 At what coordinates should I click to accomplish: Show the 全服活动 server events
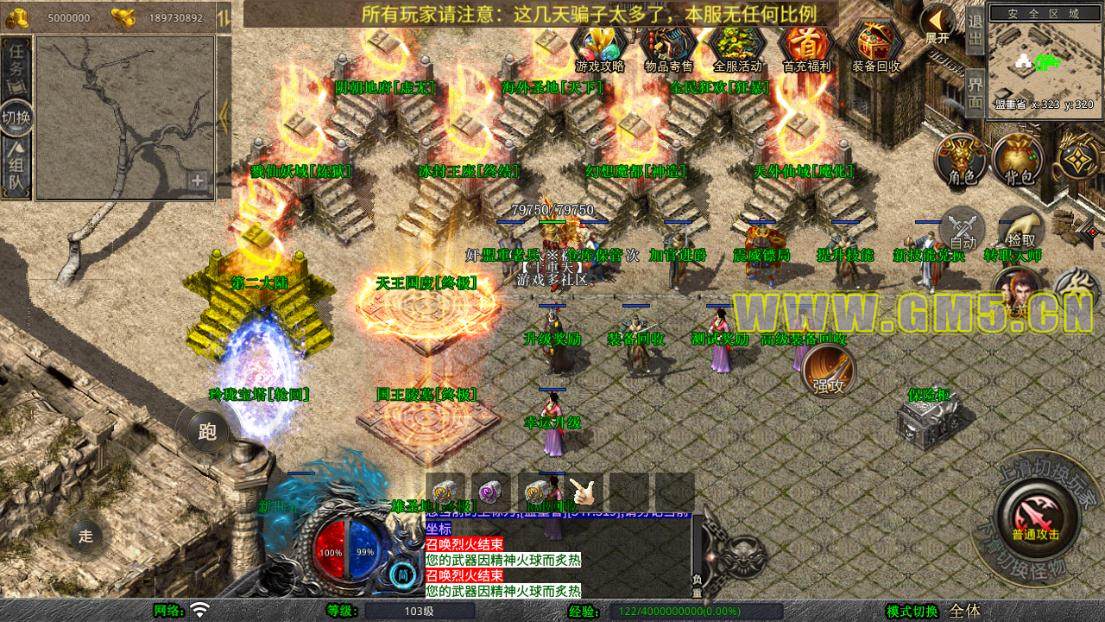(x=738, y=48)
